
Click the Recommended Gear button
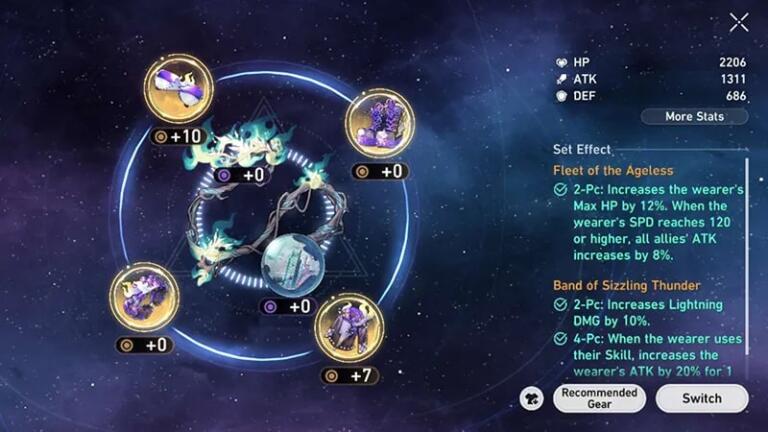(599, 398)
